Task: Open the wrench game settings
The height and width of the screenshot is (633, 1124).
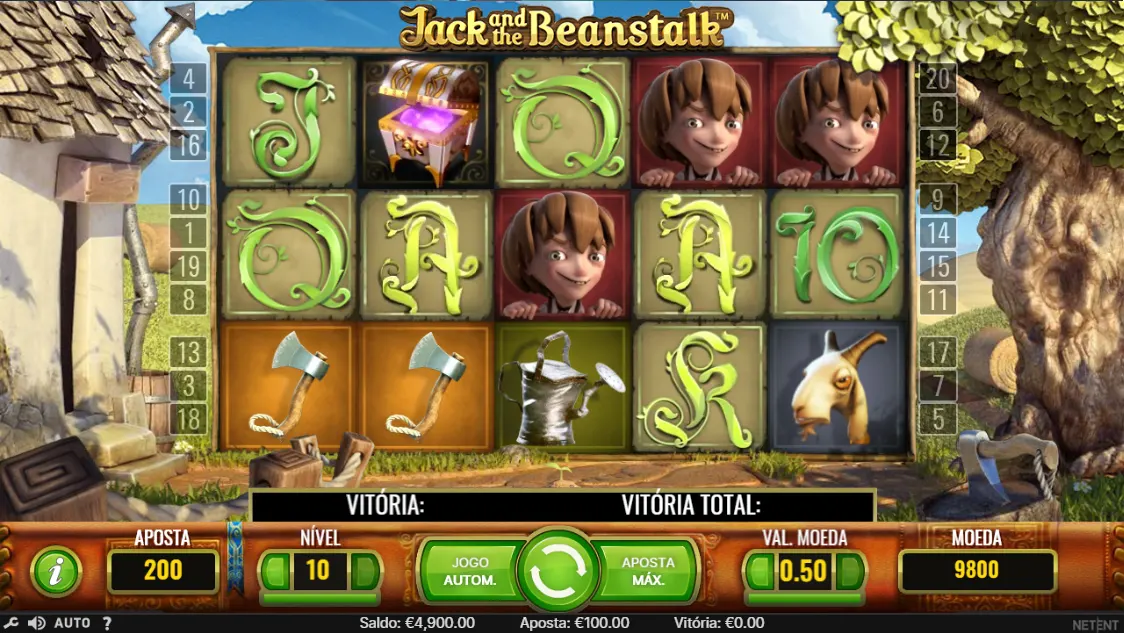Action: (12, 623)
